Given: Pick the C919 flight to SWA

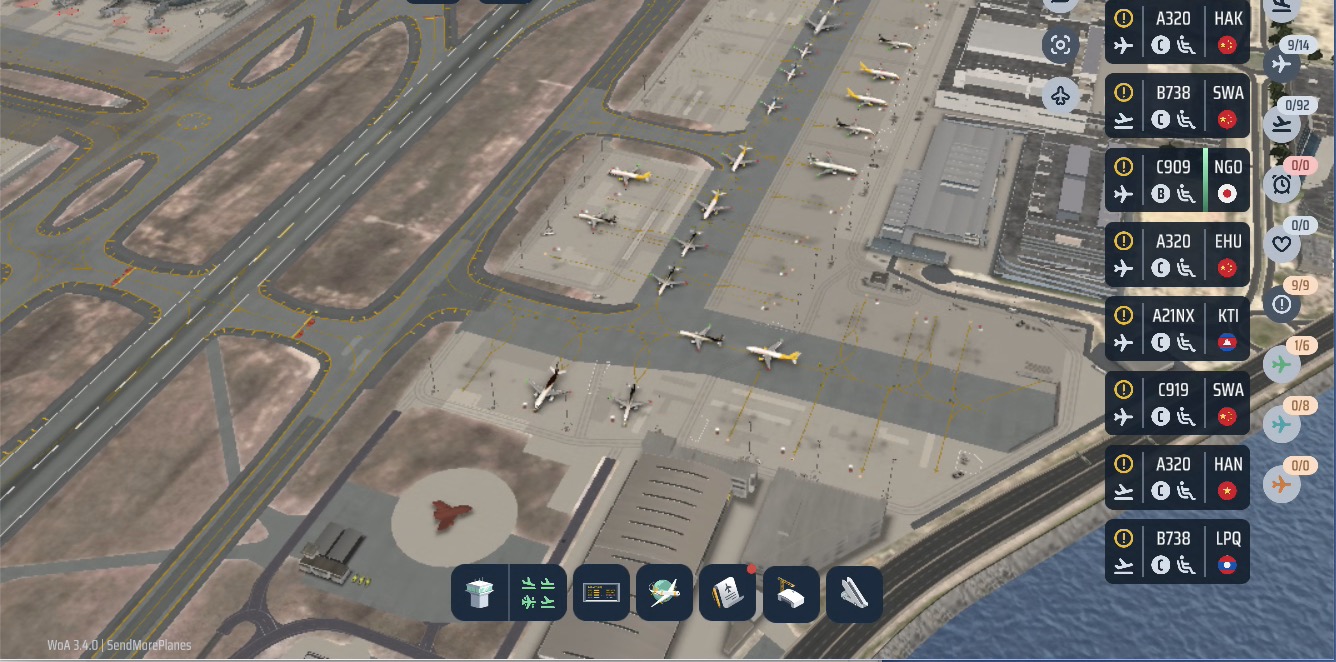Looking at the screenshot, I should [x=1177, y=402].
